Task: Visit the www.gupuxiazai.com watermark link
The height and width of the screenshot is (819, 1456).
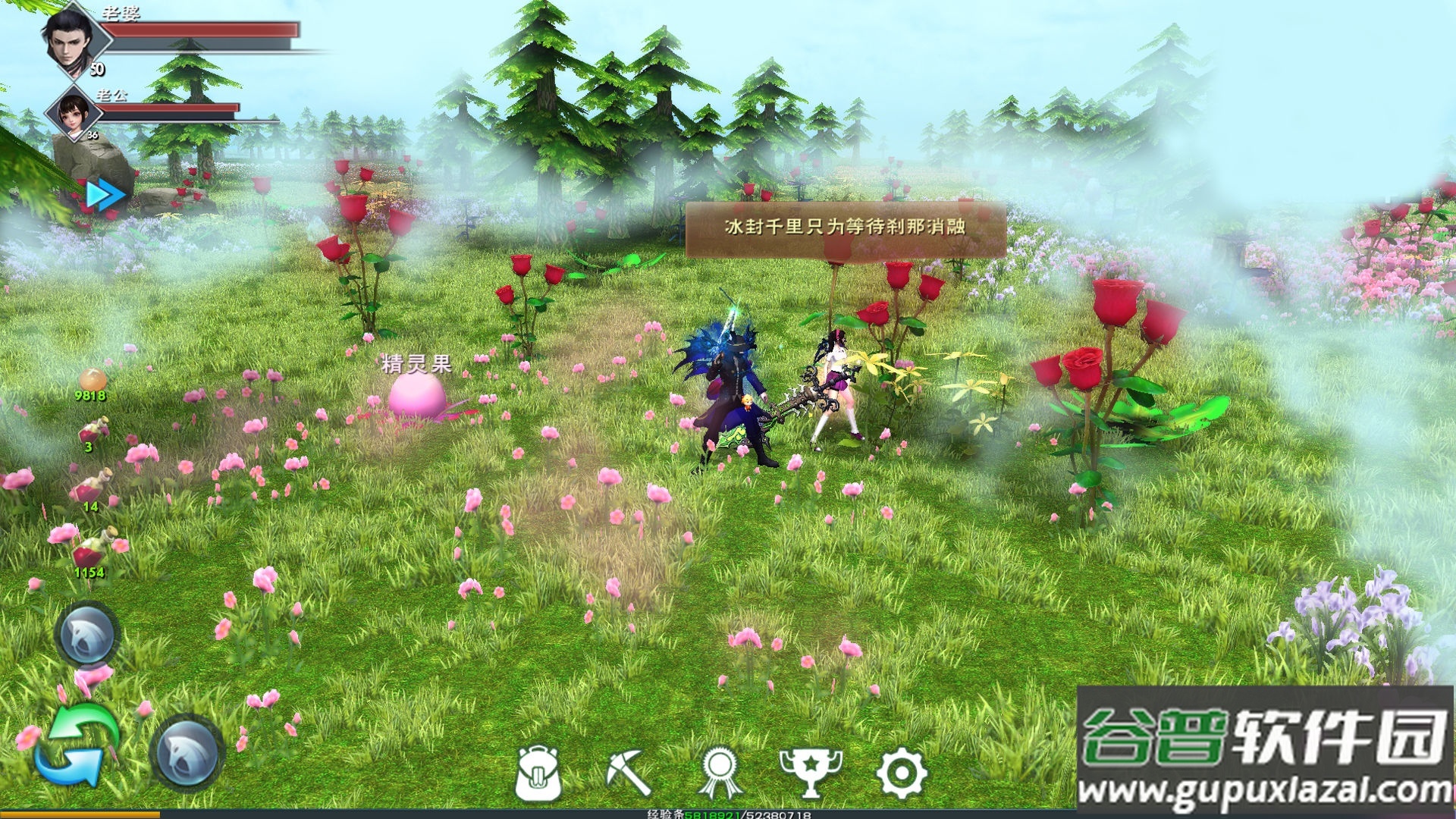Action: 1264,791
